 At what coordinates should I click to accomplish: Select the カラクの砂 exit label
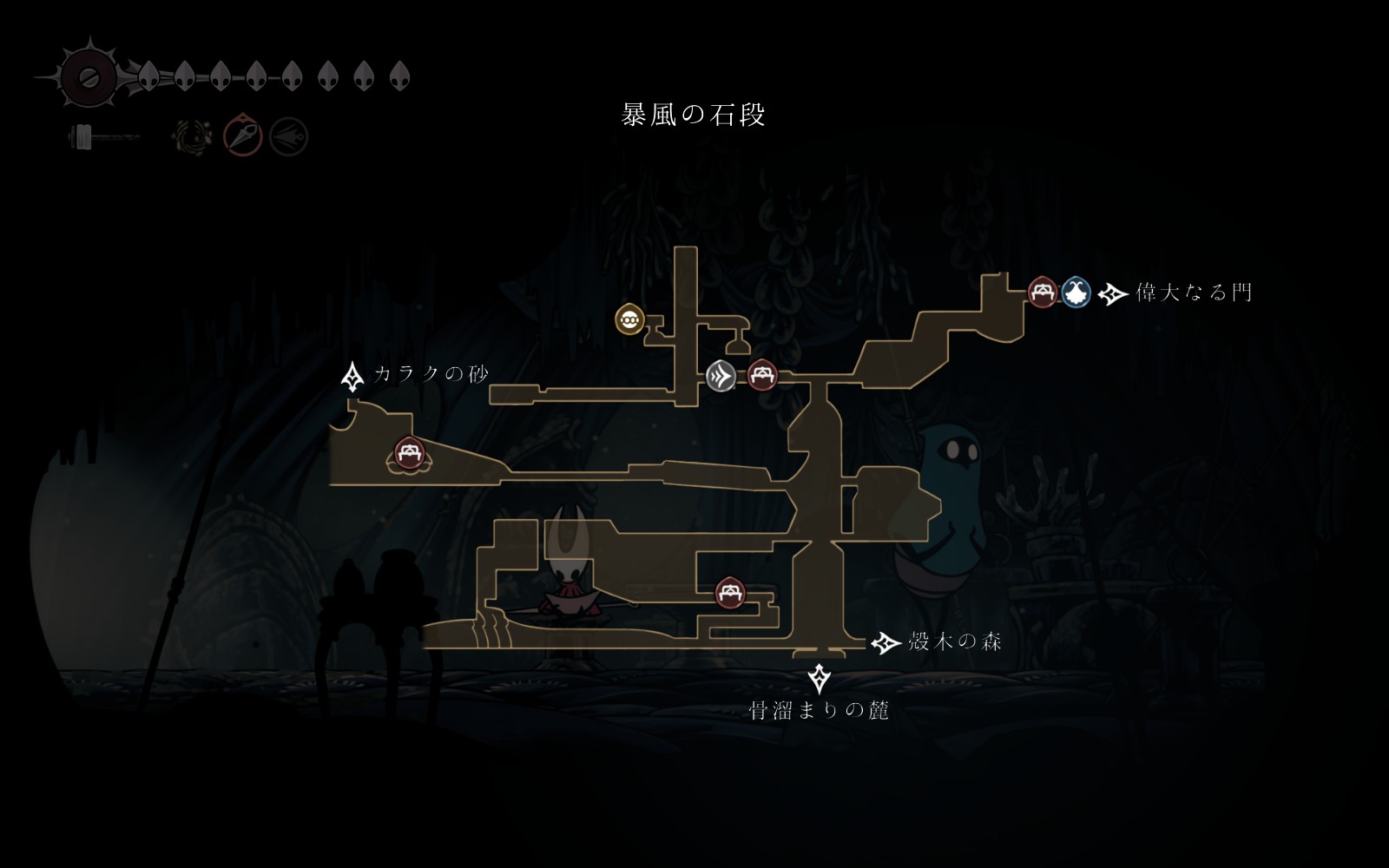click(x=431, y=374)
